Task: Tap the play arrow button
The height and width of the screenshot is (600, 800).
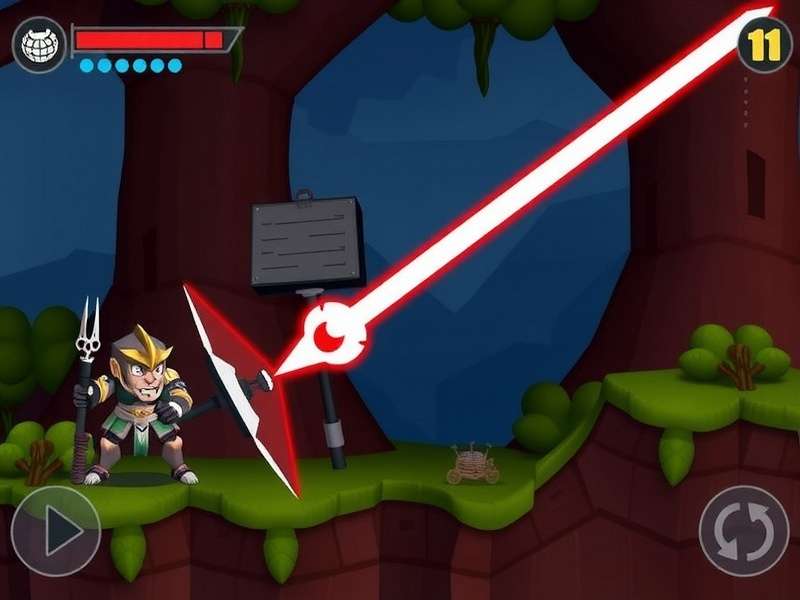Action: tap(56, 531)
